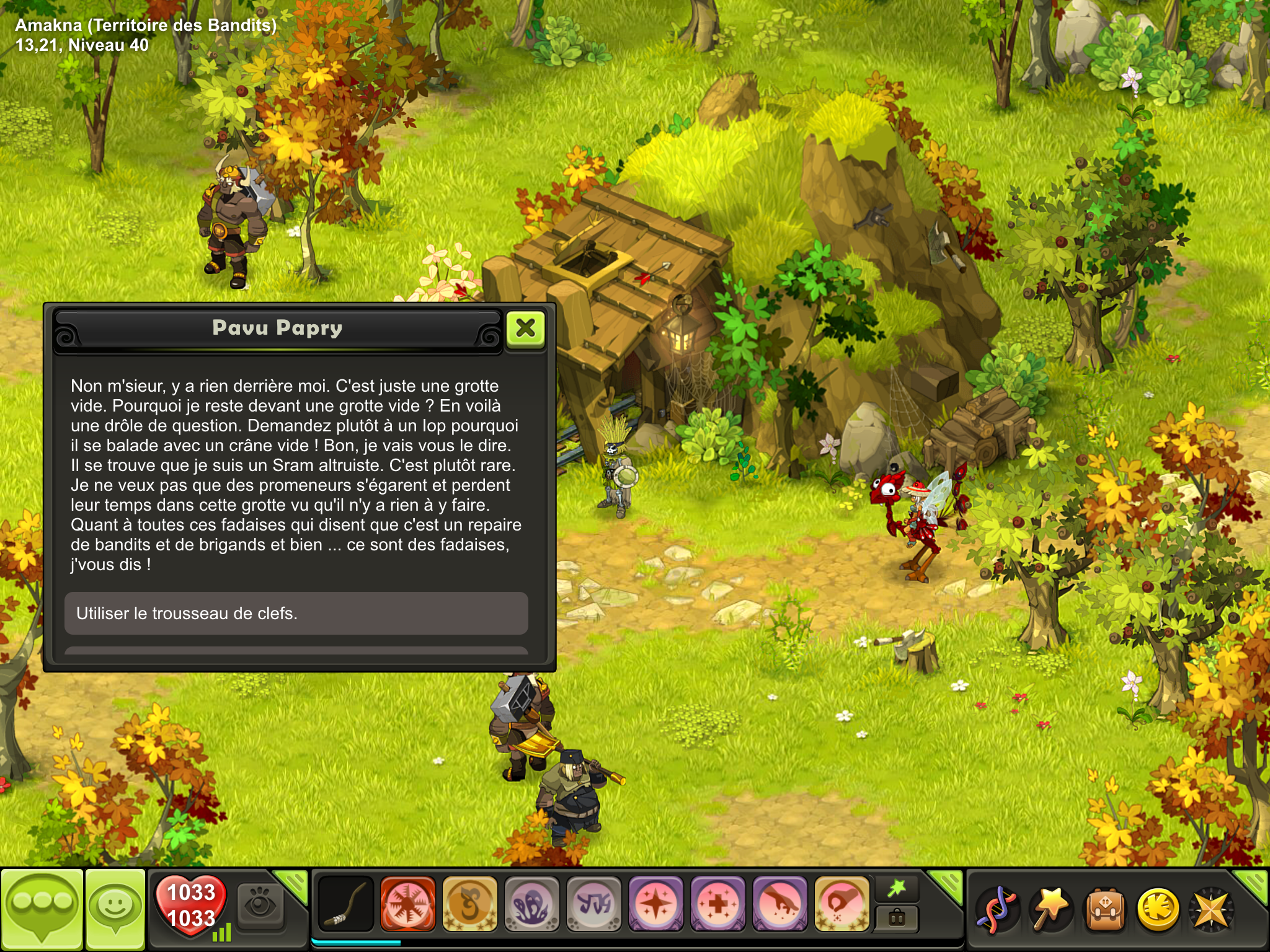Activate the red spiked circle spell
Viewport: 1270px width, 952px height.
[x=407, y=904]
